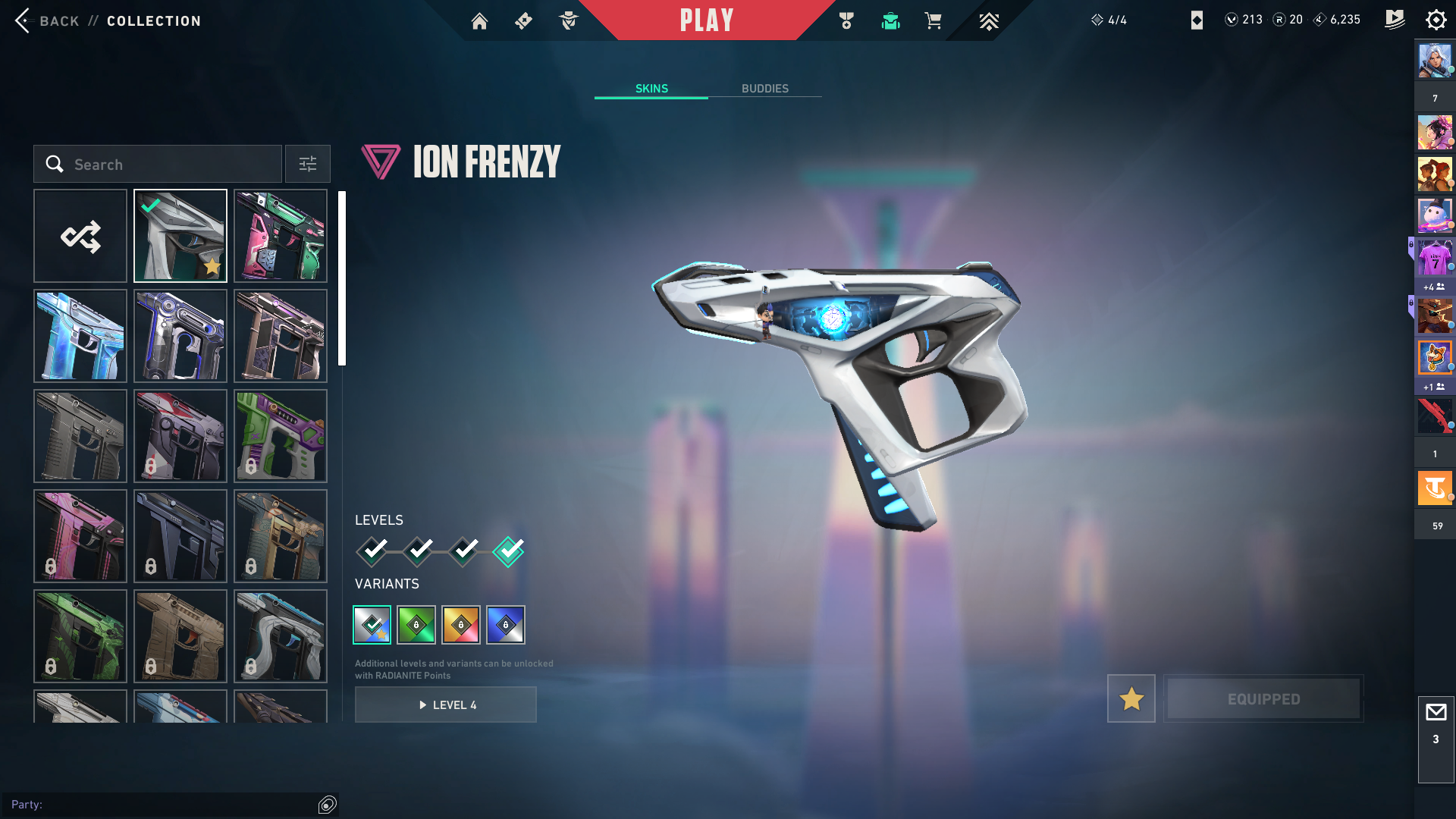This screenshot has width=1456, height=819.
Task: Open the home screen icon
Action: point(479,21)
